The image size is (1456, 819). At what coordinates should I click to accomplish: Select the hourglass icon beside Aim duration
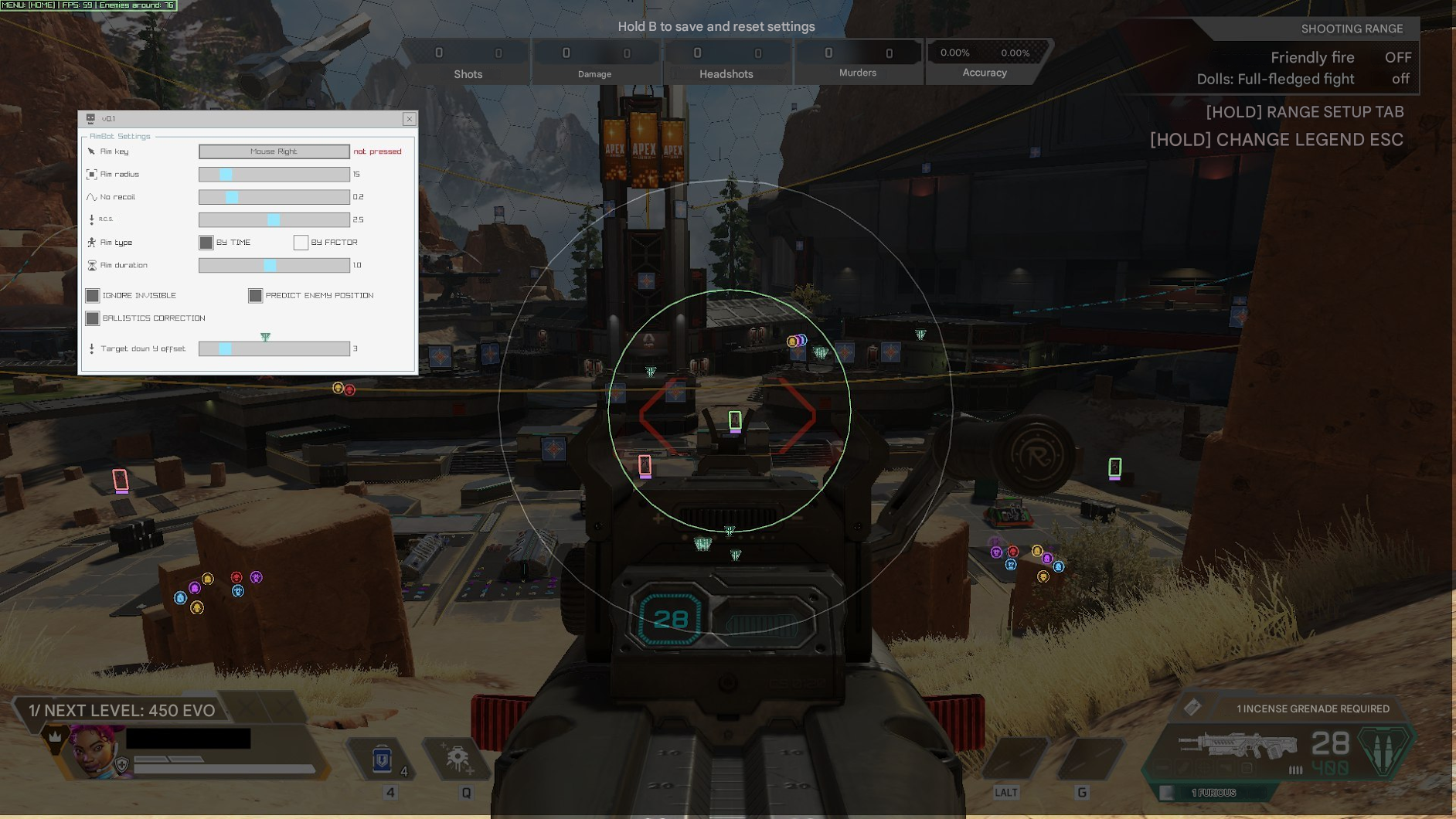(90, 265)
